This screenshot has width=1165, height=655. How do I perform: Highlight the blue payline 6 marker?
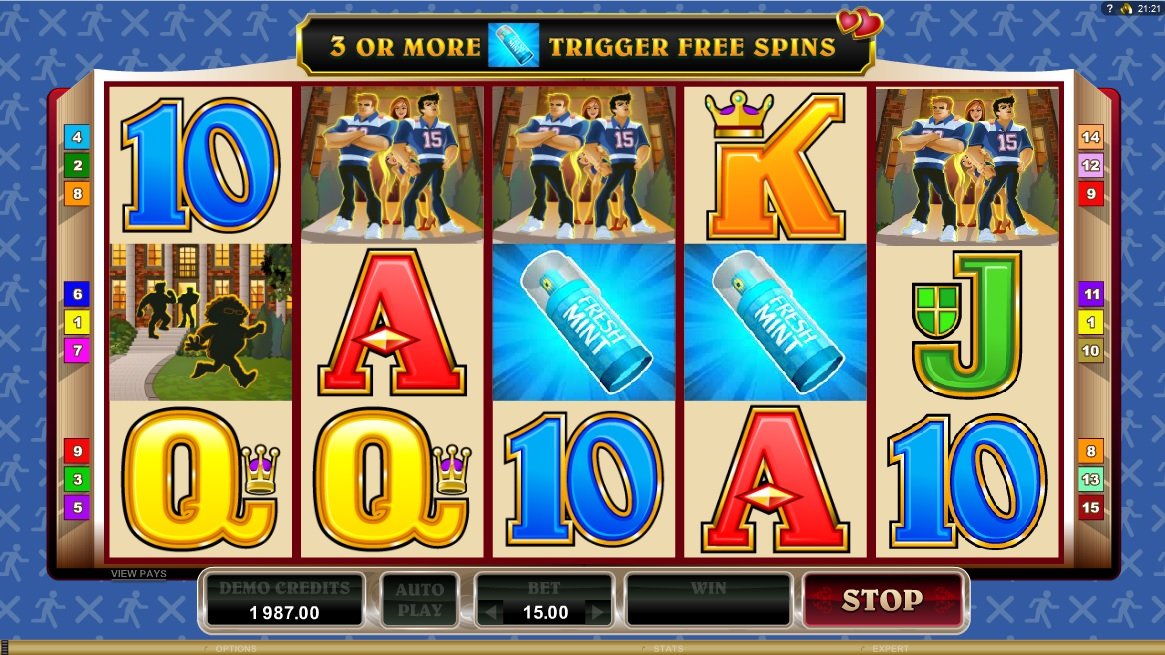pyautogui.click(x=77, y=293)
